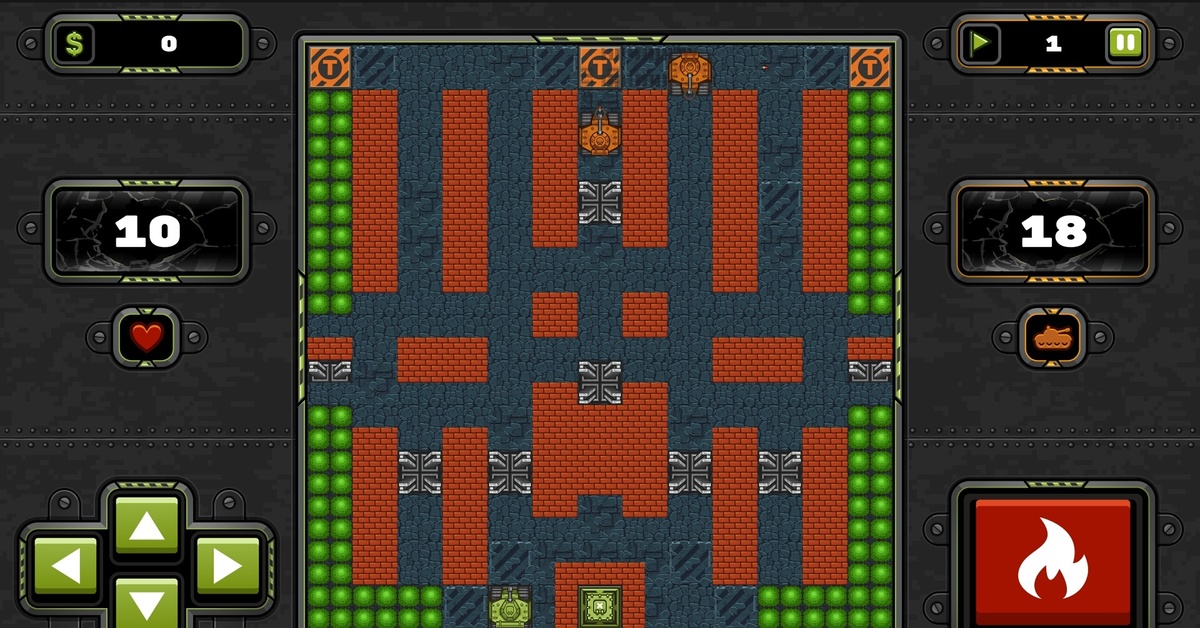The width and height of the screenshot is (1200, 628).
Task: Drive down with the down arrow pad
Action: click(146, 605)
